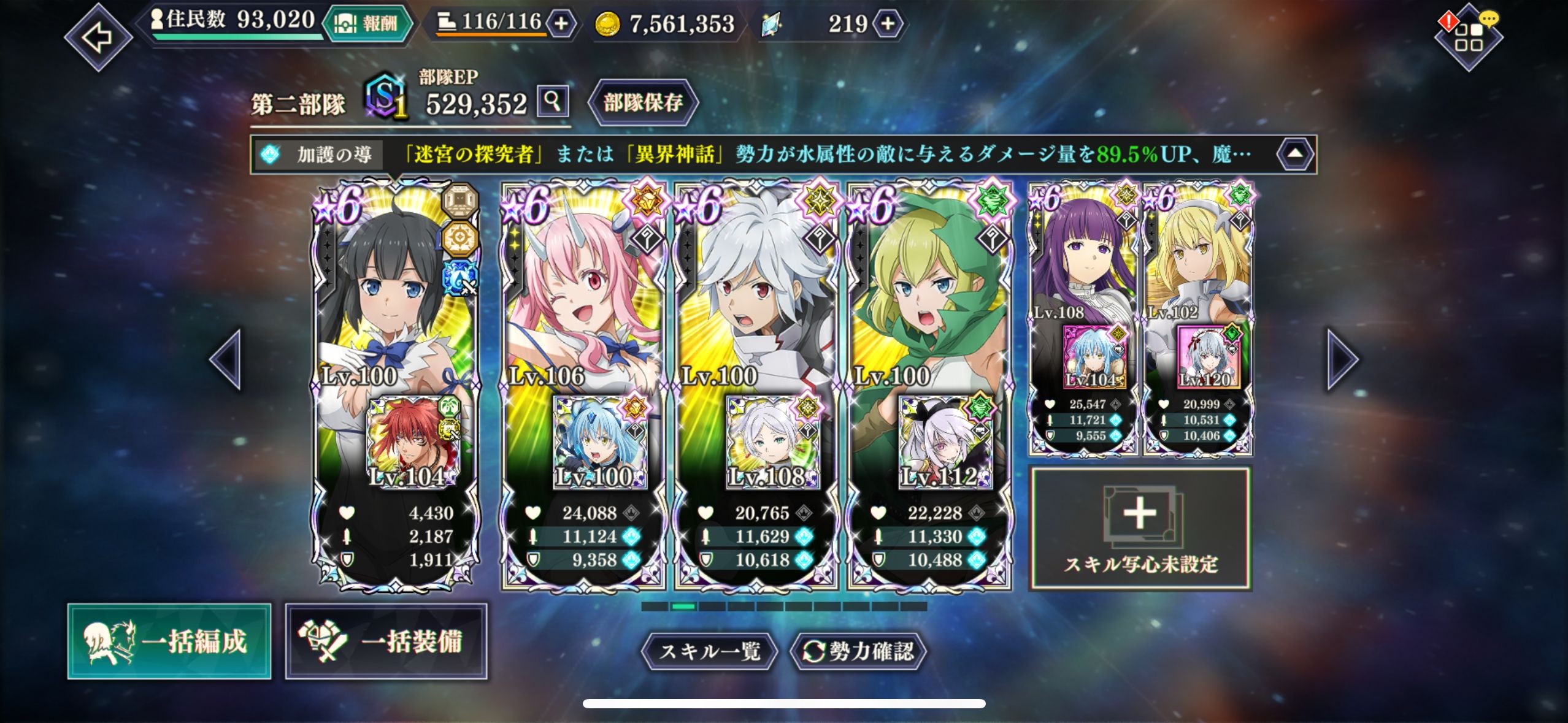
Task: Set a skill card in スキル写心未設定 slot
Action: click(x=1140, y=529)
